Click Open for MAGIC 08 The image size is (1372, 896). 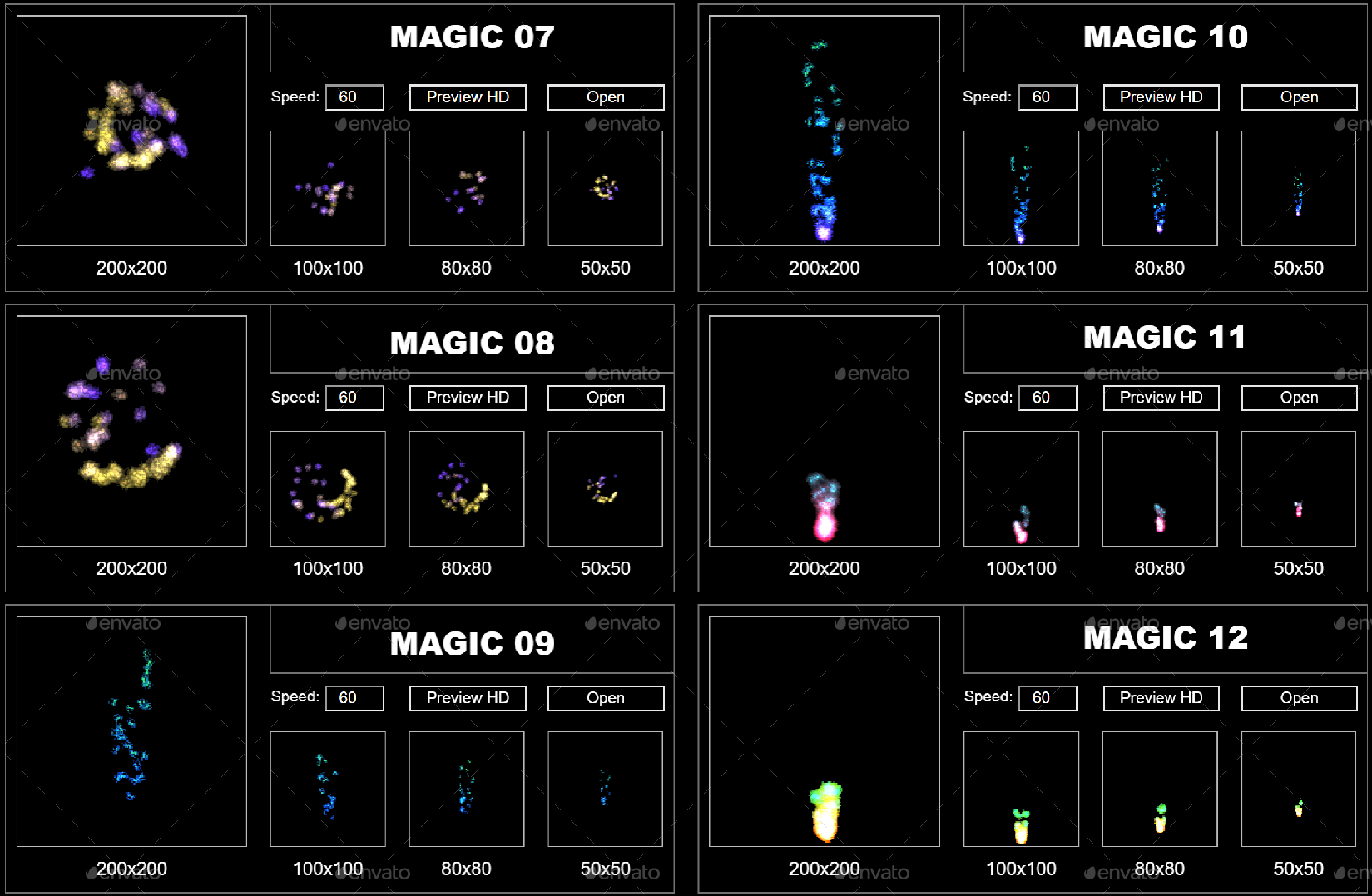(x=605, y=397)
